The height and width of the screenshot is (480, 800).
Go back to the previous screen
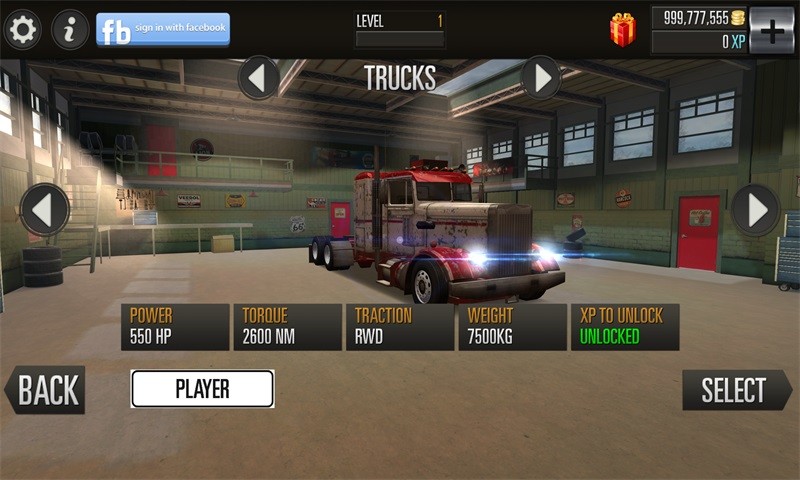(46, 390)
